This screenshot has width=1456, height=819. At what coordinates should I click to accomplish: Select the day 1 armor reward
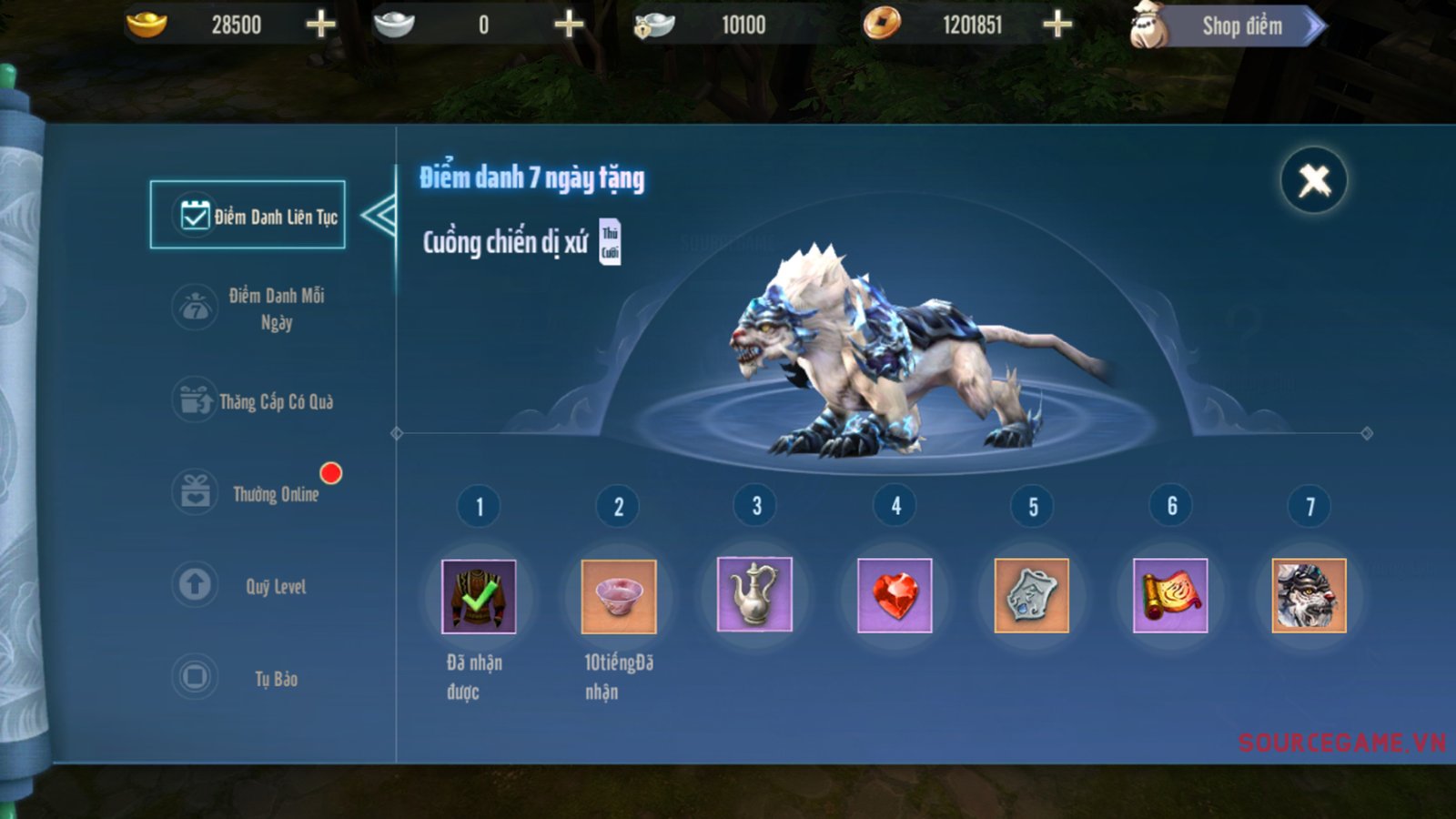point(479,596)
